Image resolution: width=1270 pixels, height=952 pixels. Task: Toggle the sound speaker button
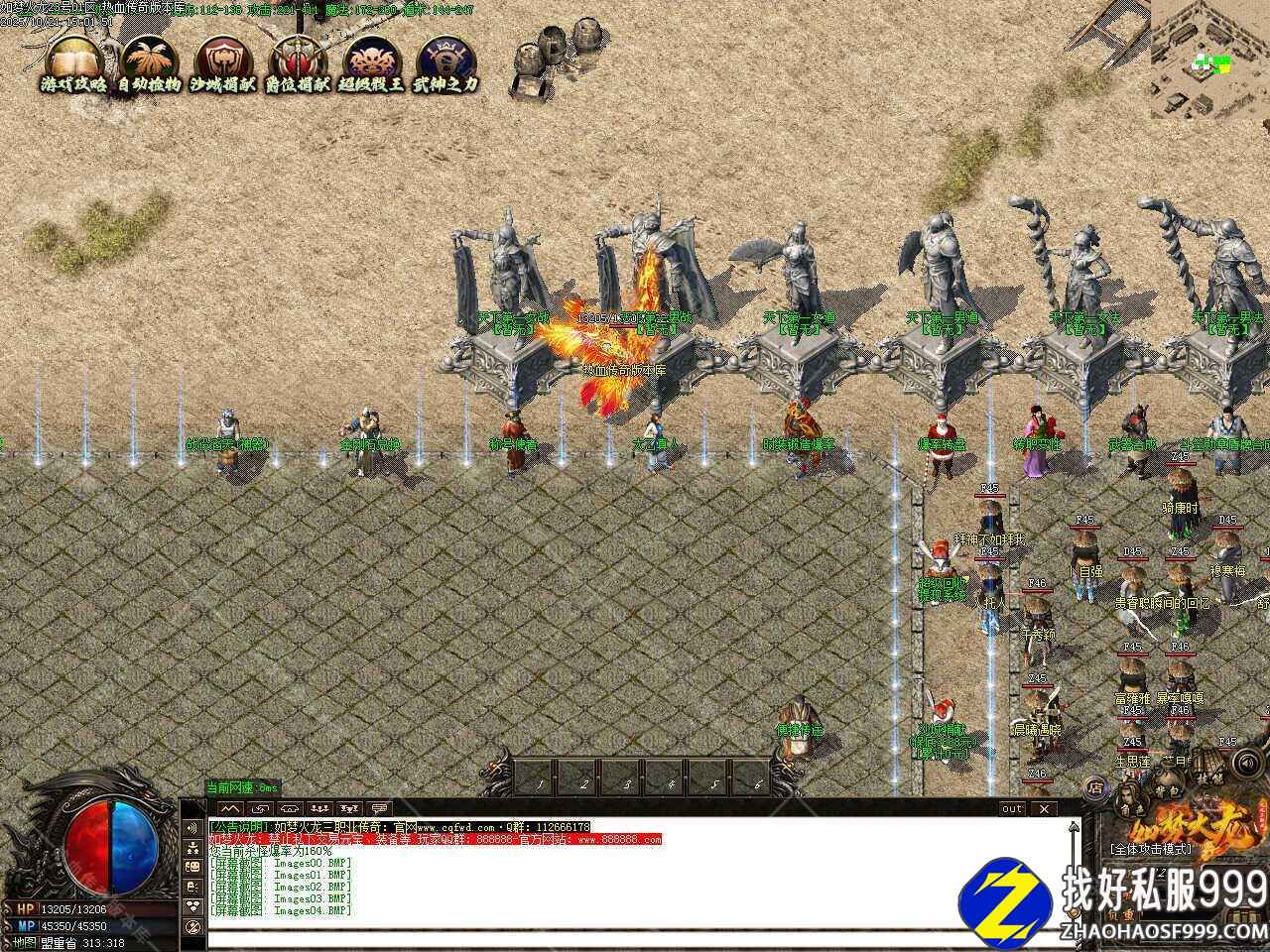tap(1244, 764)
